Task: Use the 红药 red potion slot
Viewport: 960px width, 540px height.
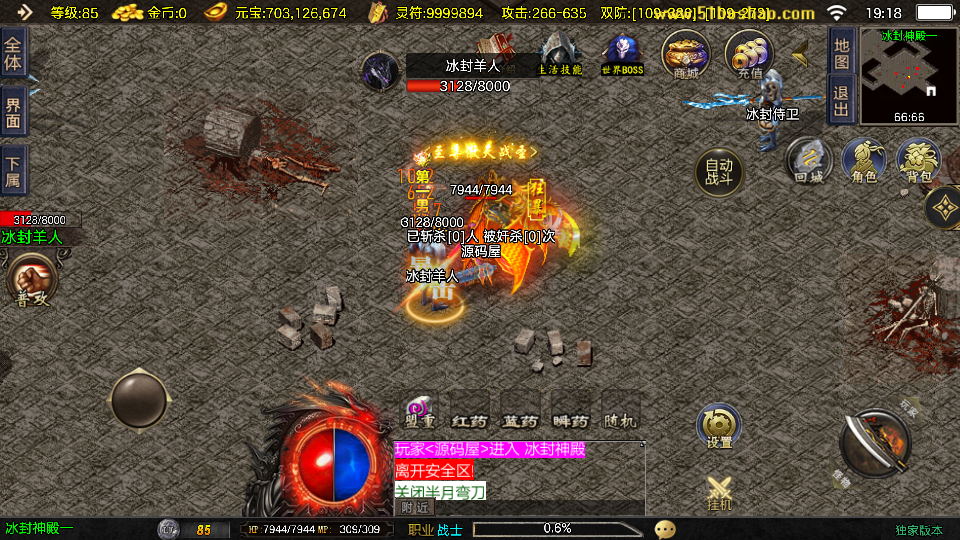Action: click(x=469, y=412)
